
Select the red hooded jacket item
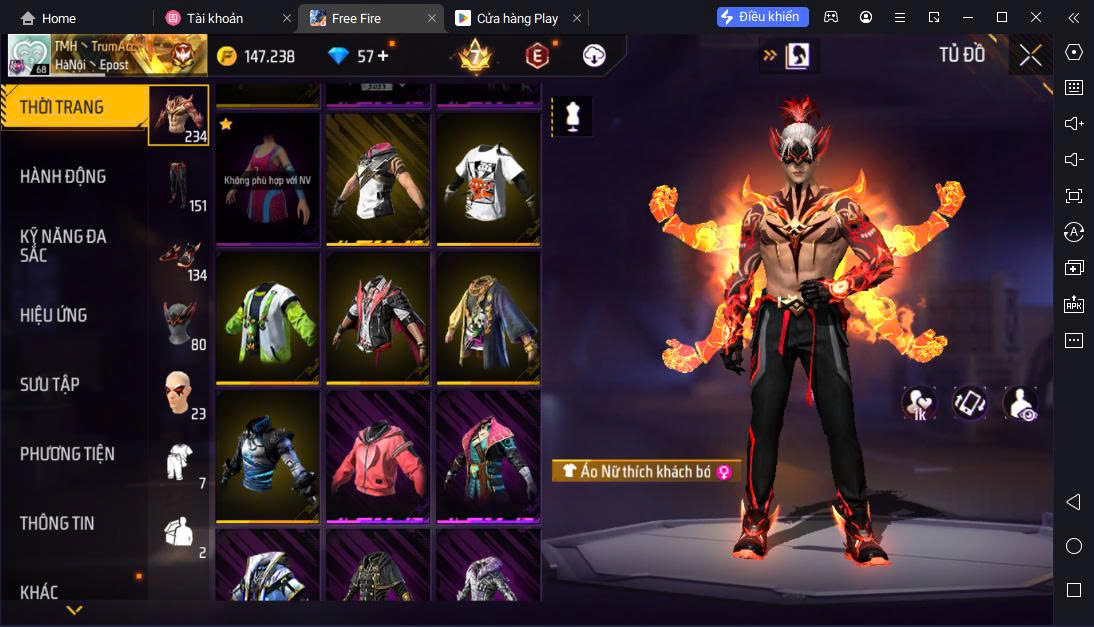[x=377, y=456]
